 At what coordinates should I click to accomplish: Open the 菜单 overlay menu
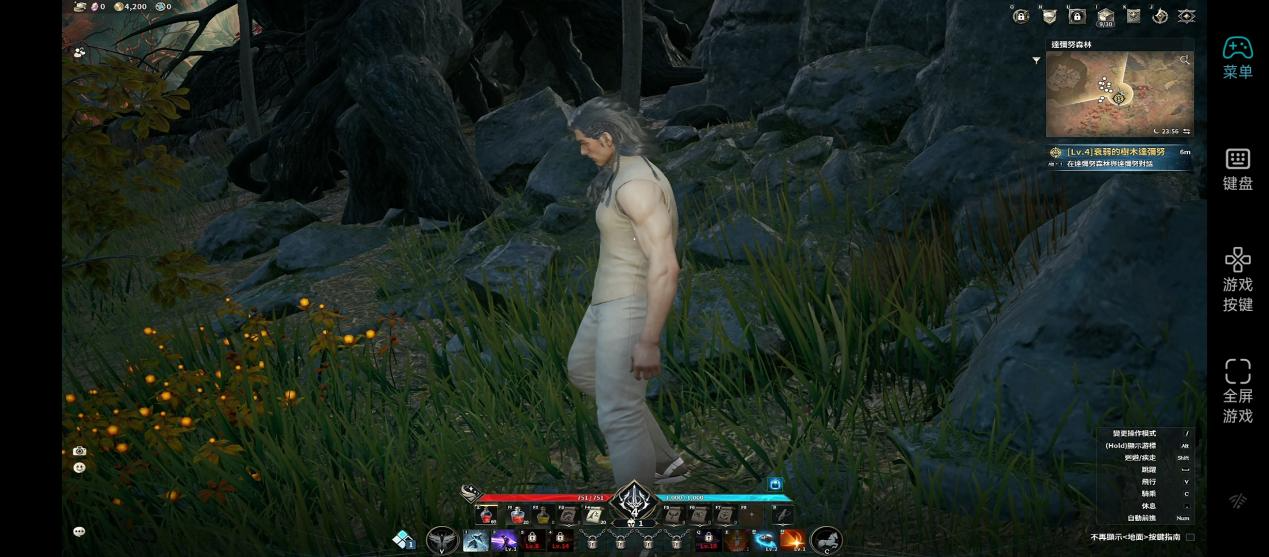(1237, 57)
